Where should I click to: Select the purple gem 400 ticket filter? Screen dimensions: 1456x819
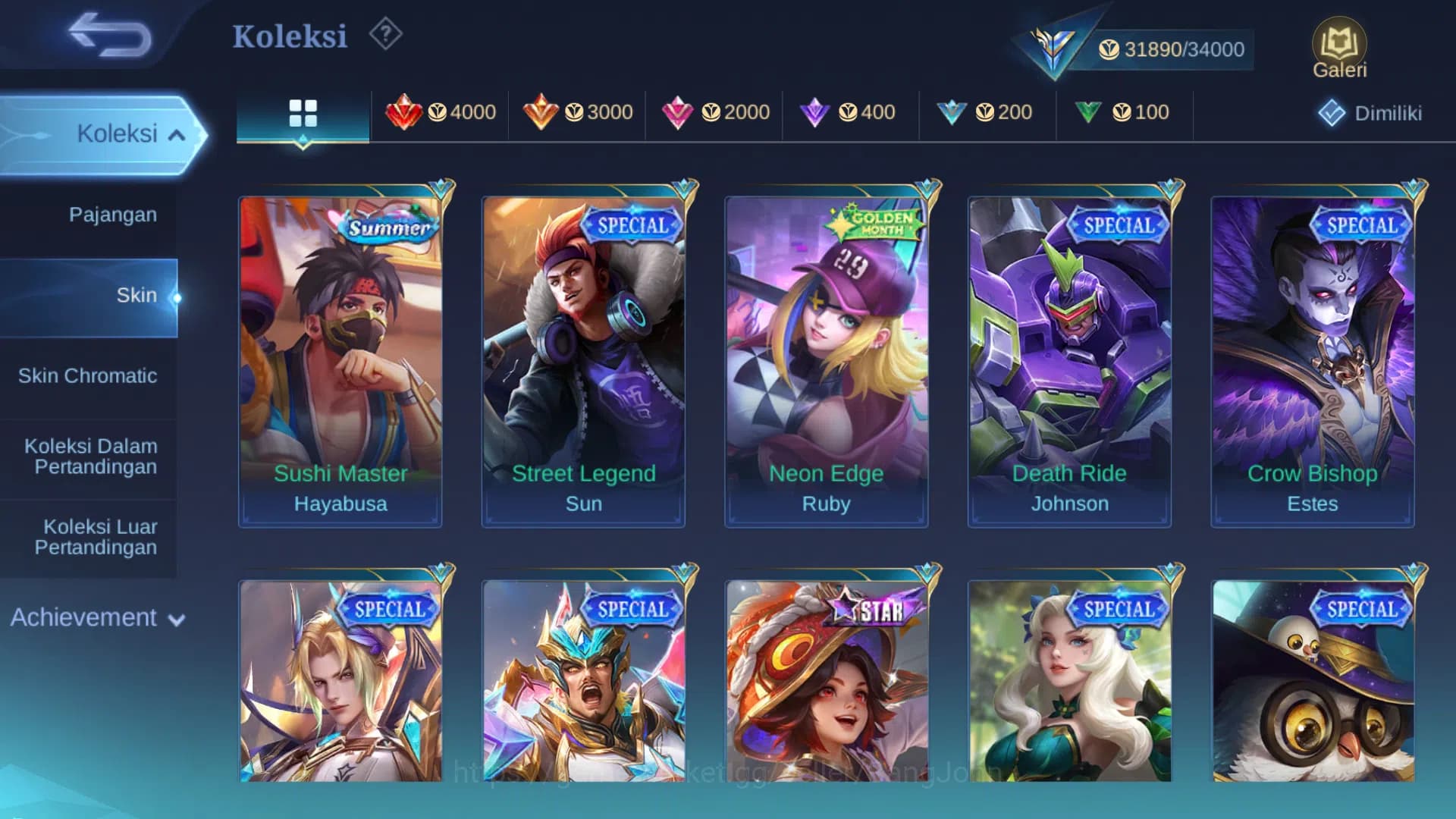849,112
